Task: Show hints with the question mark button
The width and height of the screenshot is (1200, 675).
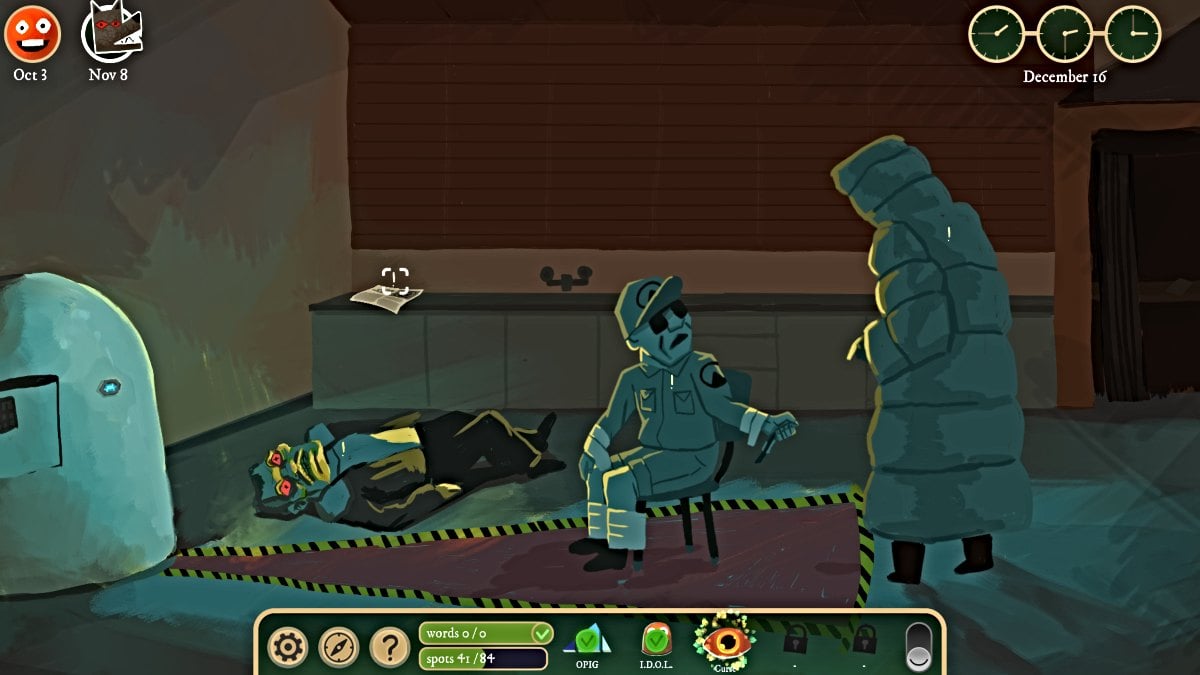Action: pos(390,647)
